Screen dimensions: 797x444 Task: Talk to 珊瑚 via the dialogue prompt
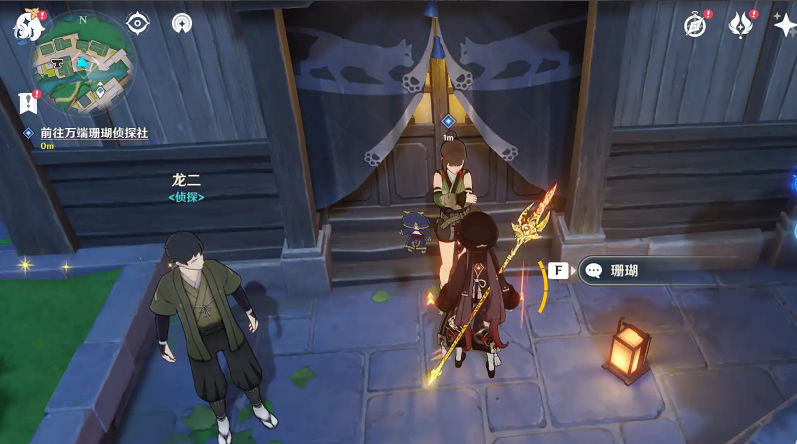640,270
